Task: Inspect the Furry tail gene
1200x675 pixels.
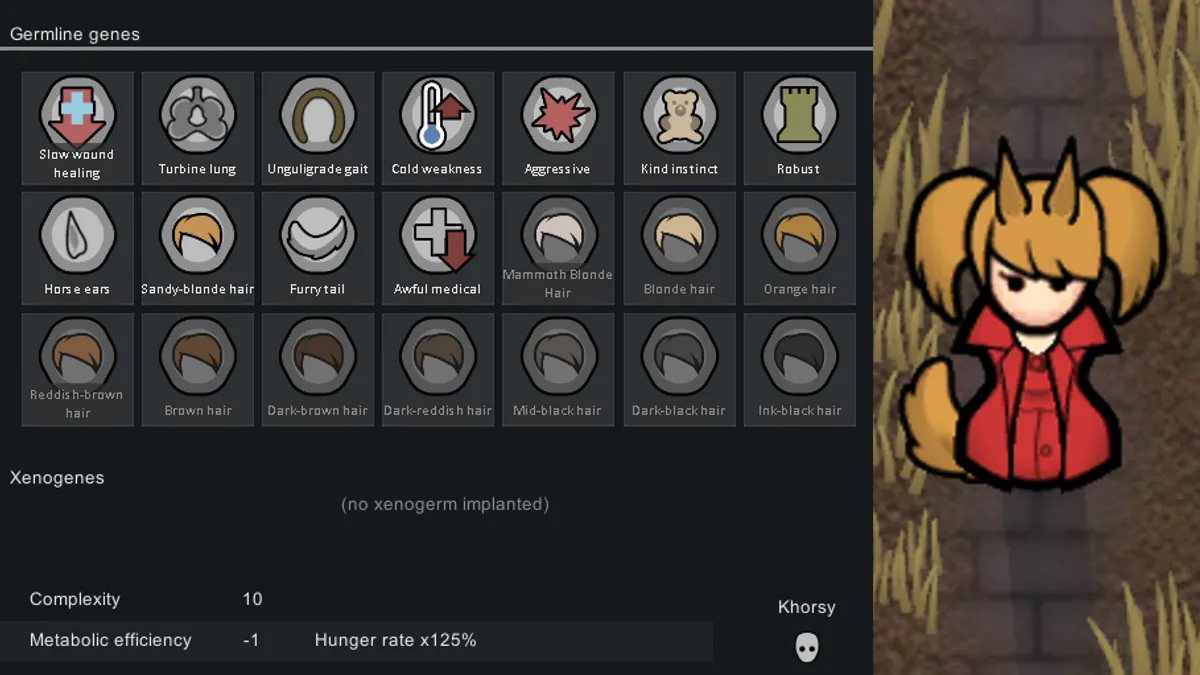Action: (318, 248)
